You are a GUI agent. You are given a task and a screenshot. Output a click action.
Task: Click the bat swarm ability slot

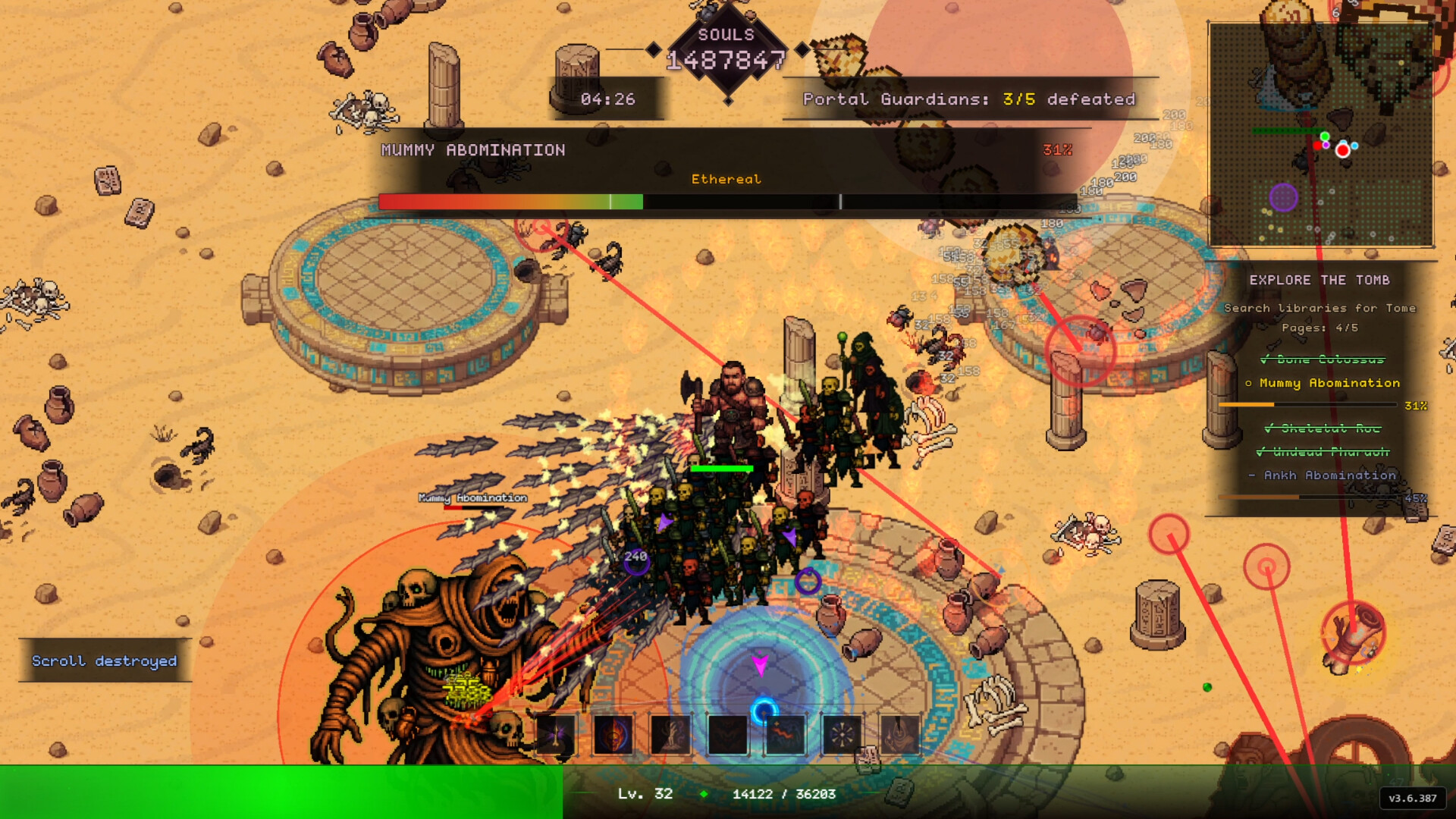pyautogui.click(x=728, y=734)
